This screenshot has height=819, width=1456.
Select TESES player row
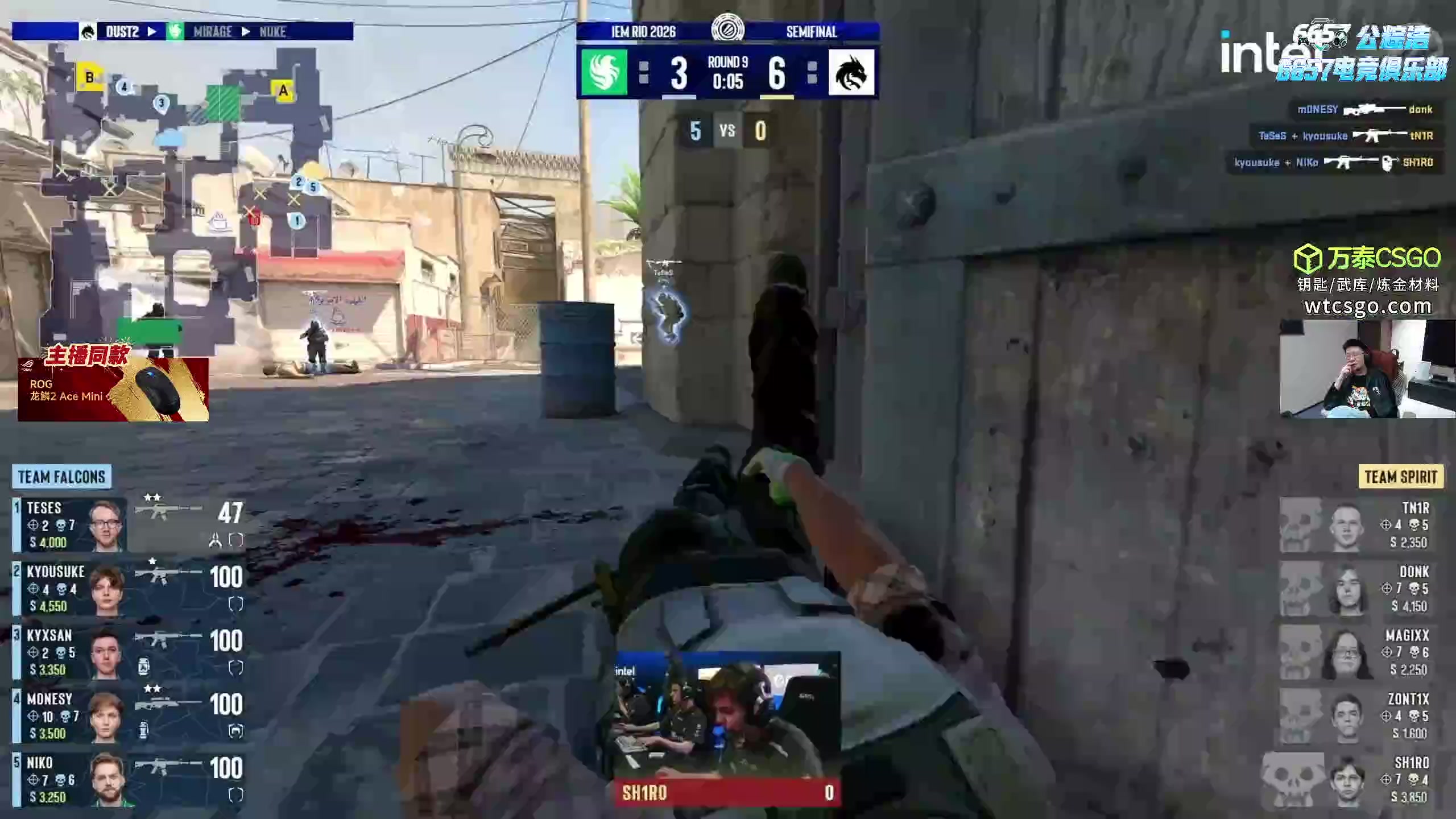(x=129, y=524)
